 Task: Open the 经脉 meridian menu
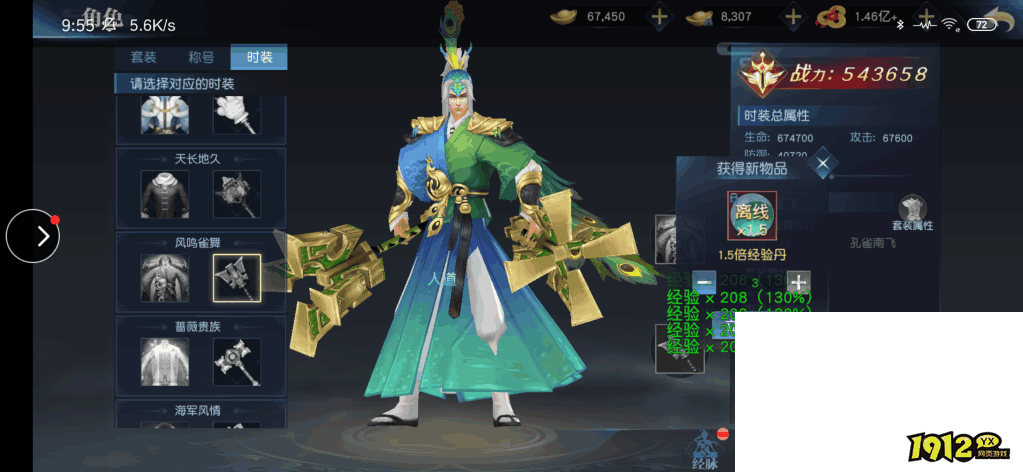(704, 448)
